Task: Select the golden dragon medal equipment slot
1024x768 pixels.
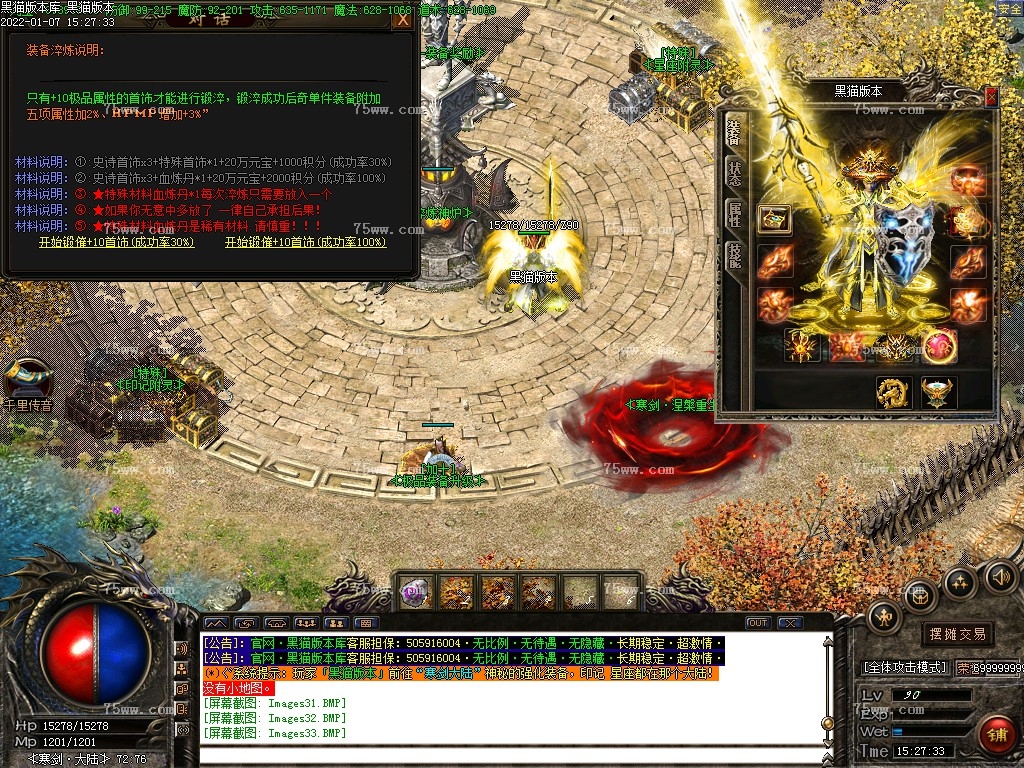Action: (x=893, y=392)
